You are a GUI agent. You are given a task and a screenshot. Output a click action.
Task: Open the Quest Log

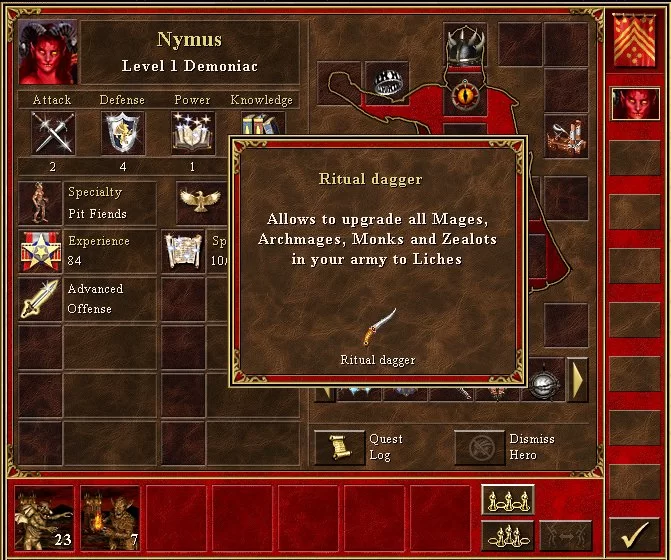click(339, 447)
